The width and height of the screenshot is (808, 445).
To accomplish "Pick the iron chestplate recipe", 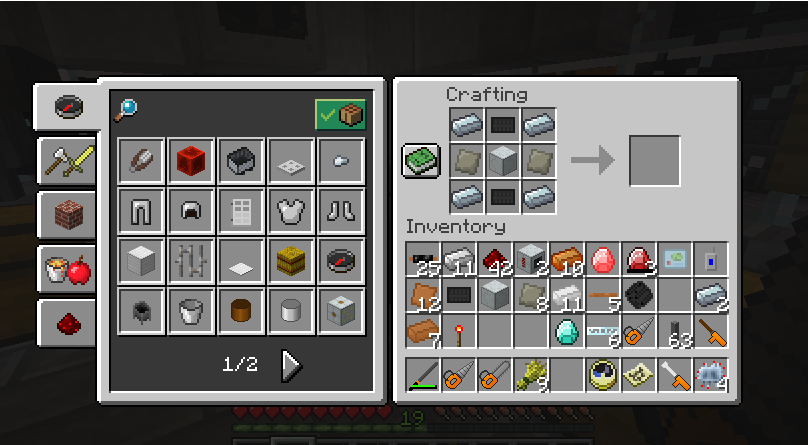I will pyautogui.click(x=292, y=210).
